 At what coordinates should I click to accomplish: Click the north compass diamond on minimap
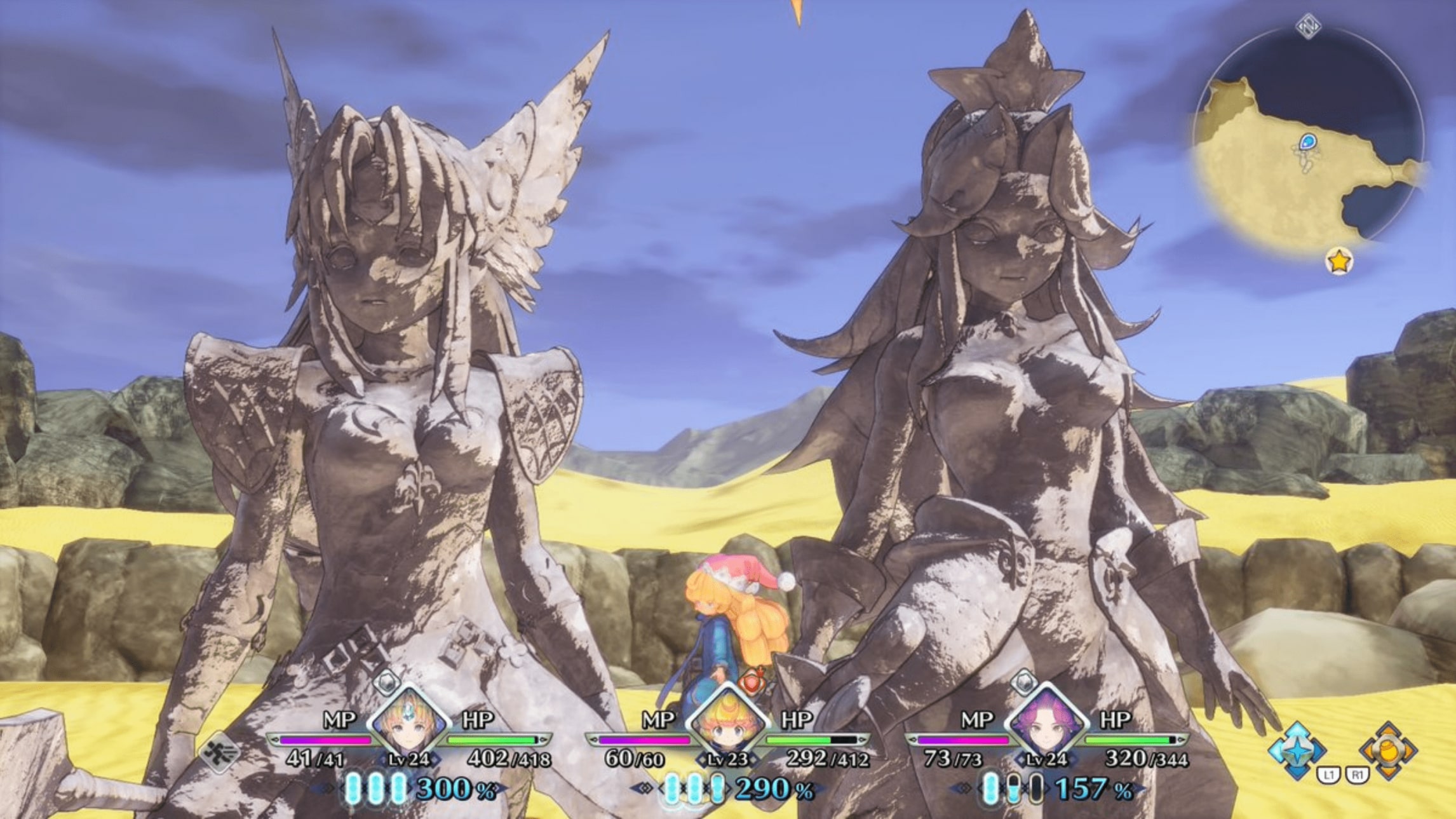(1309, 27)
